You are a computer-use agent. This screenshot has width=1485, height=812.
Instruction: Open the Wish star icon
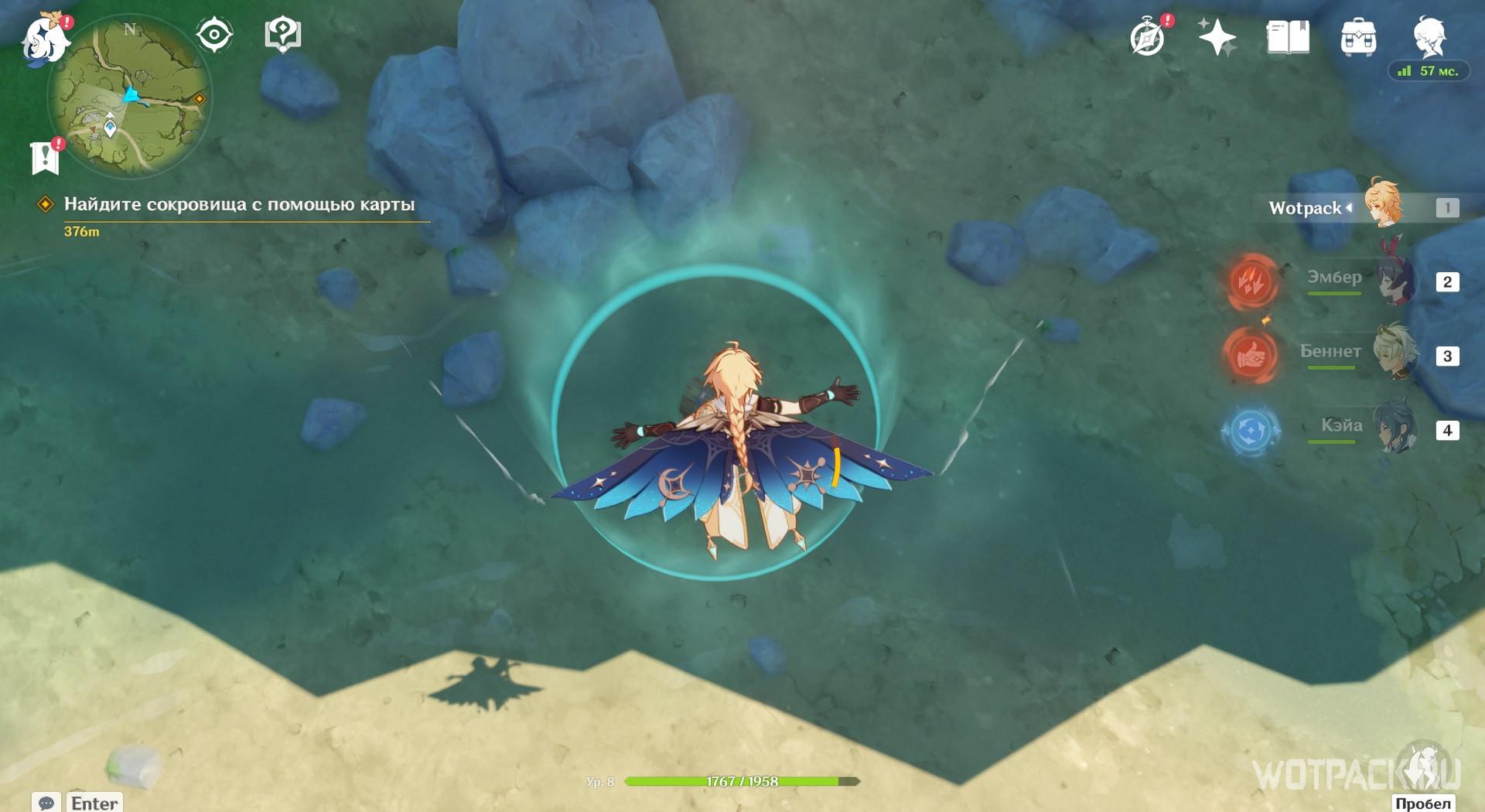click(x=1216, y=37)
